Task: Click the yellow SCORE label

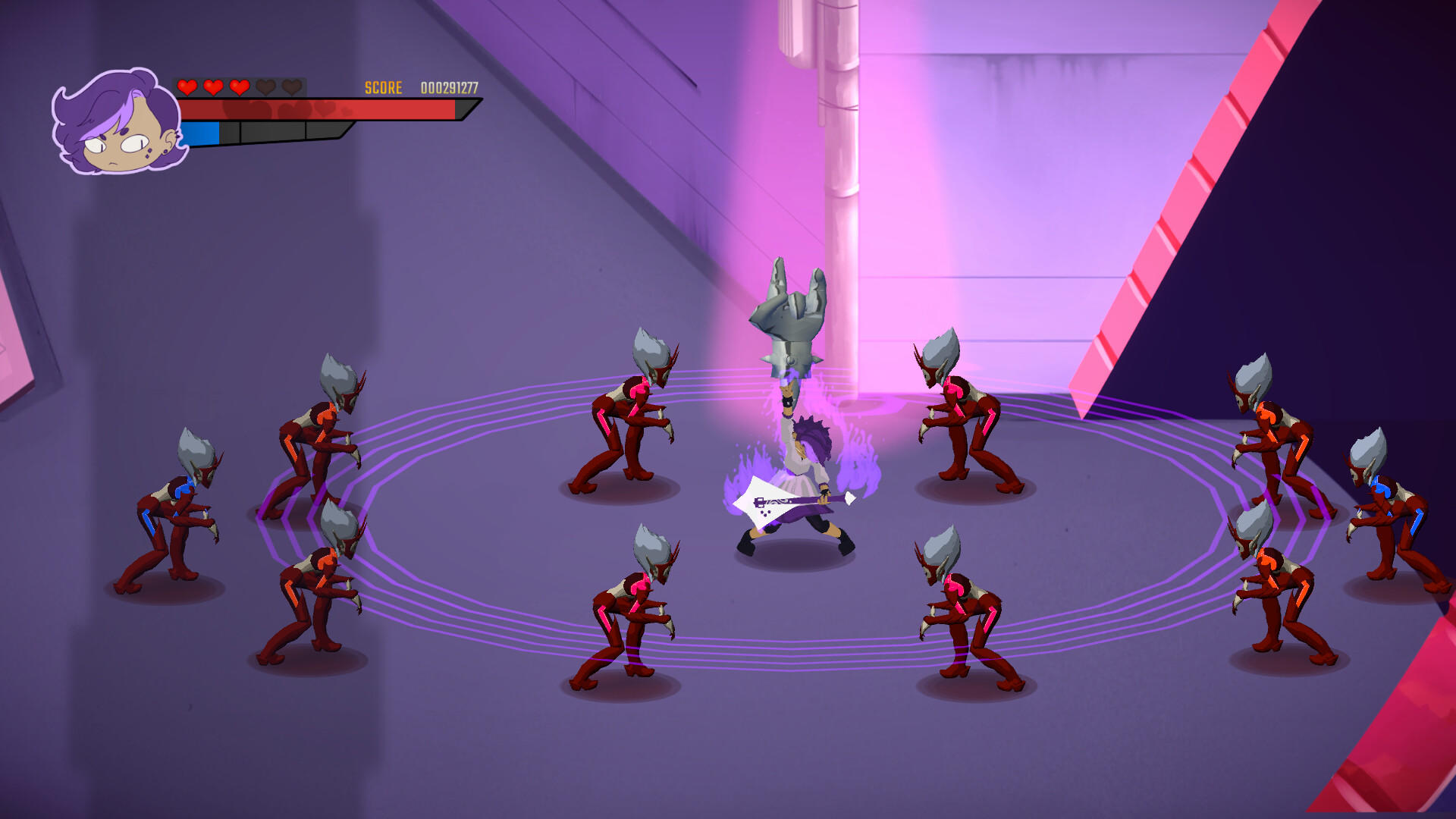Action: point(382,88)
